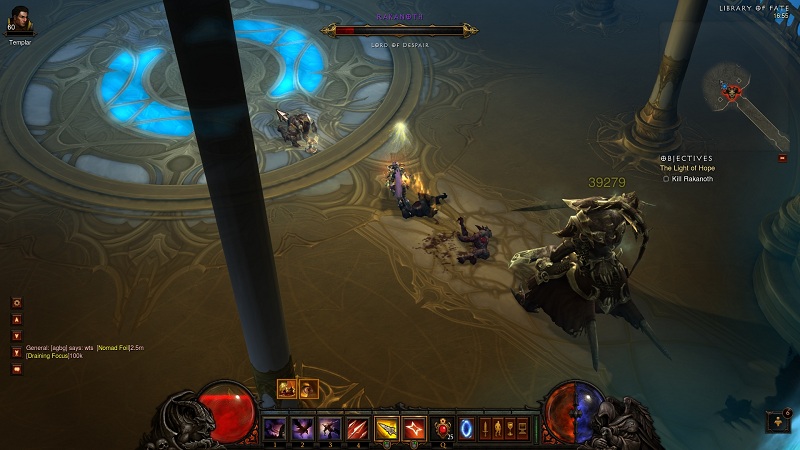Viewport: 800px width, 450px height.
Task: Activate the winged skill in hotbar slot 2
Action: click(x=301, y=428)
